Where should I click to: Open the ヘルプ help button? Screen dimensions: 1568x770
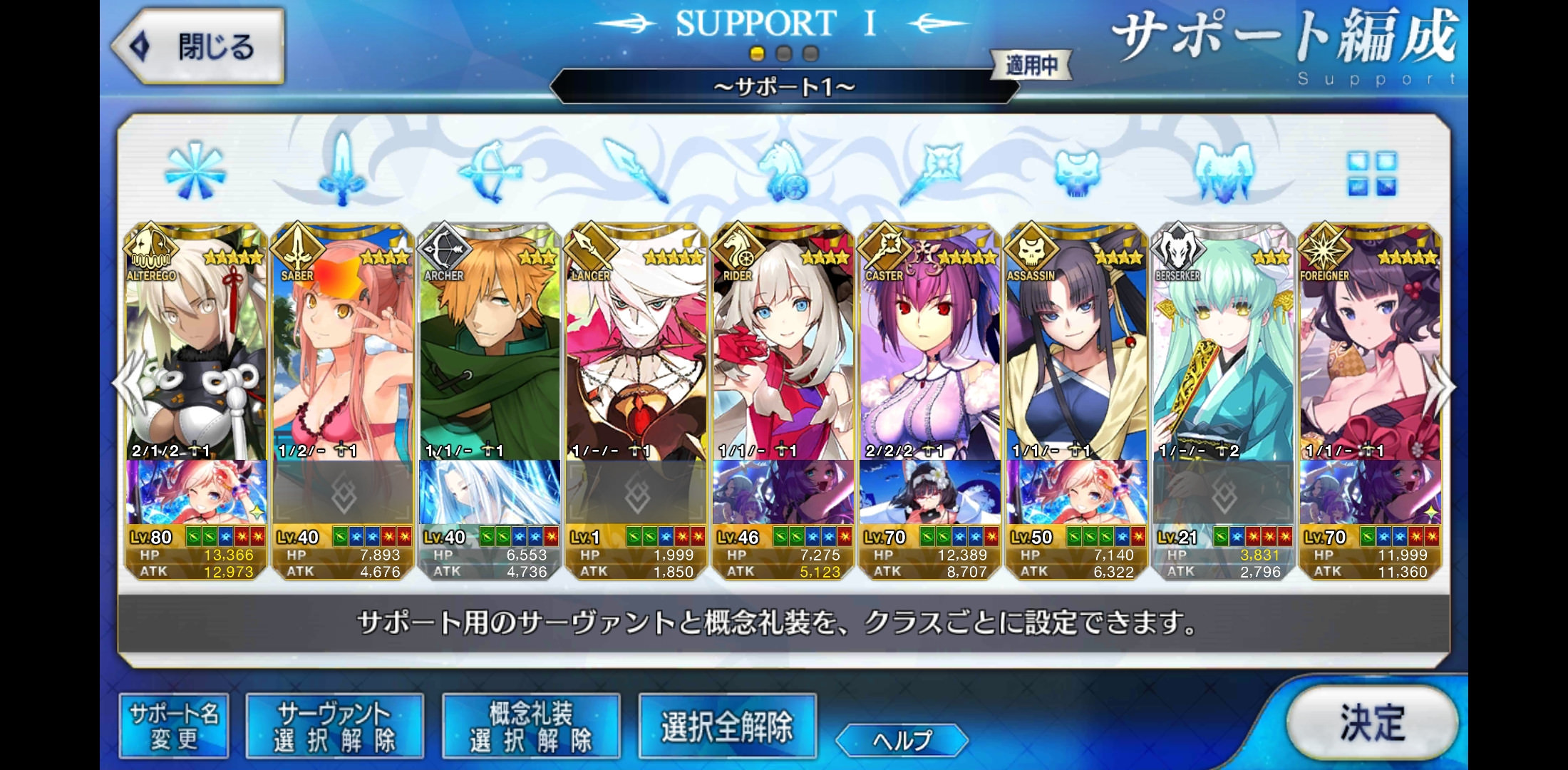click(x=902, y=740)
